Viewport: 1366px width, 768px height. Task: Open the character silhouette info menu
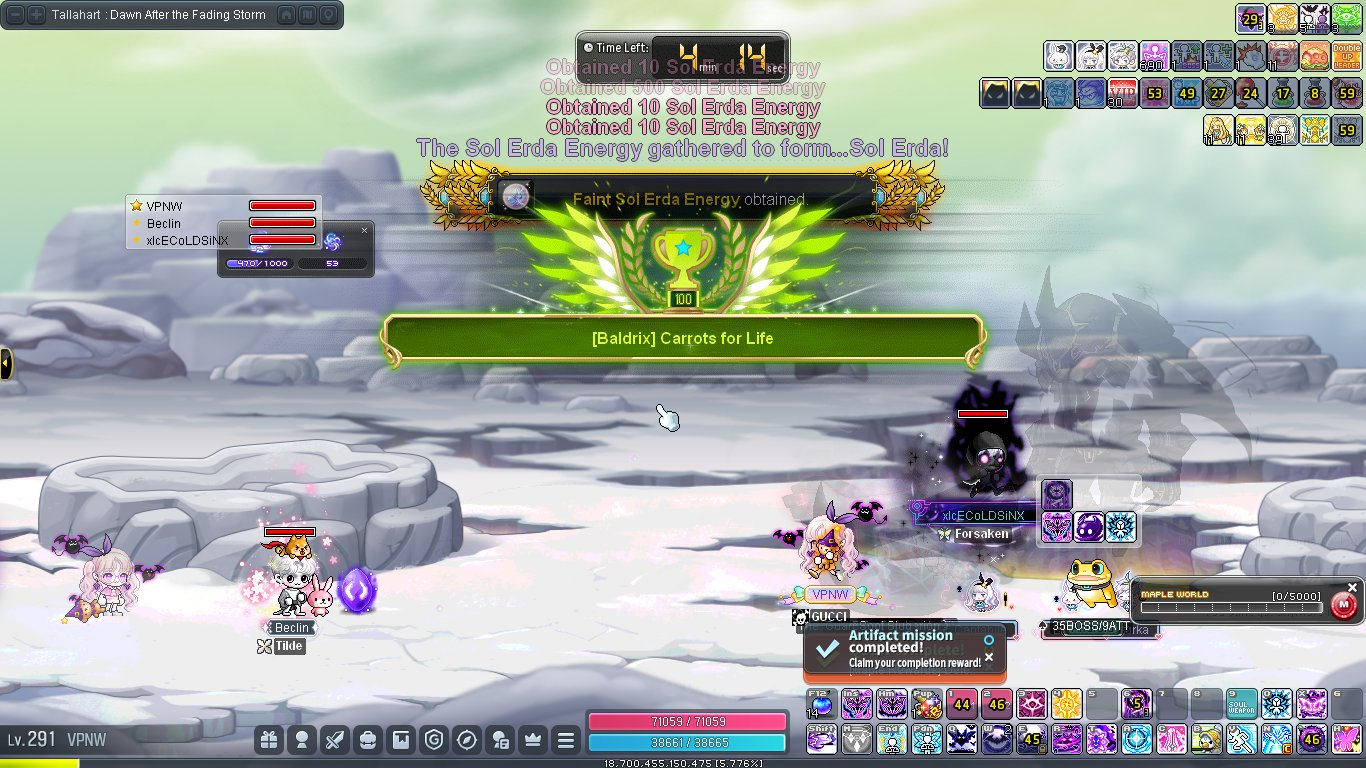tap(301, 740)
